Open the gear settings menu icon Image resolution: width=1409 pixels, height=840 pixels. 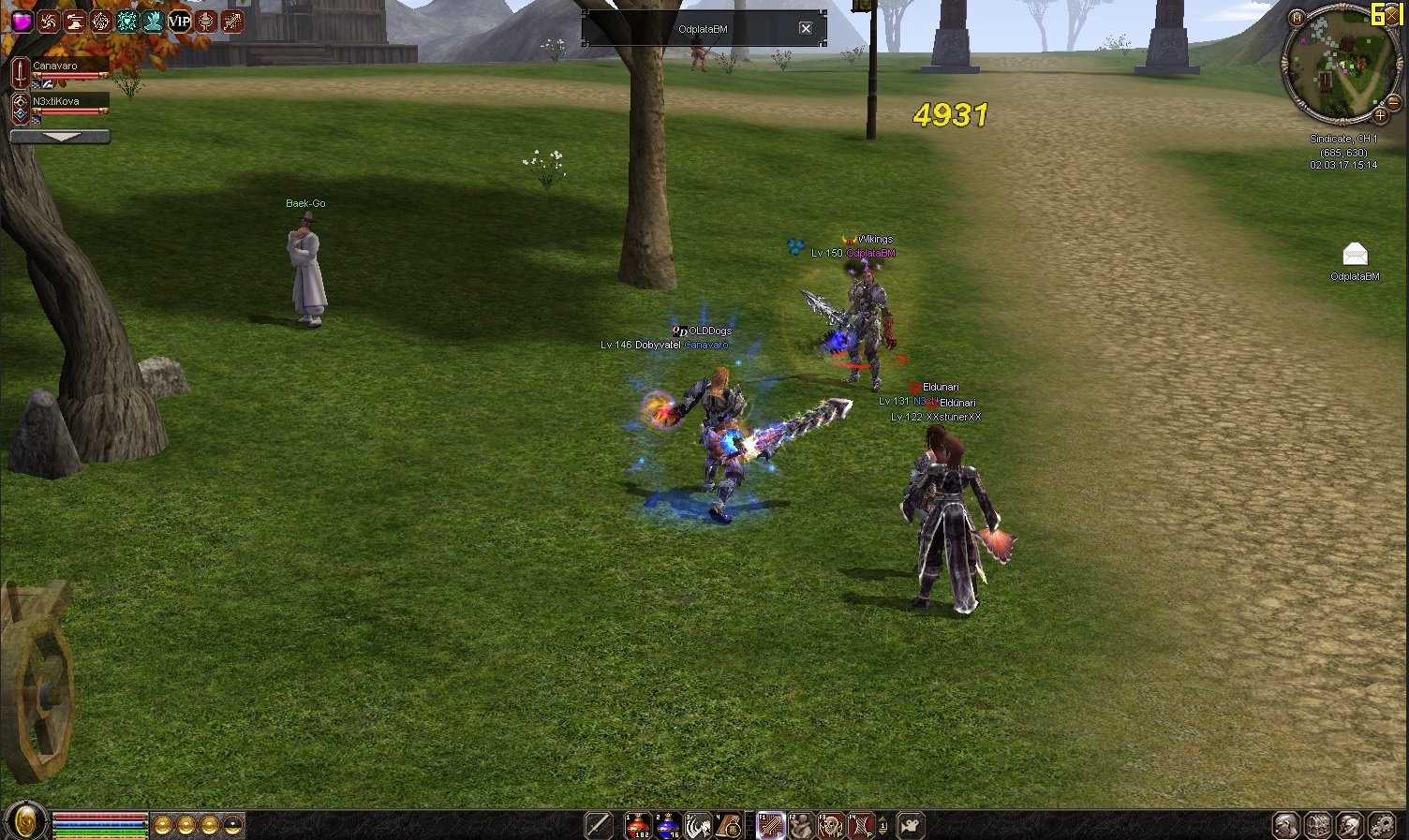click(1381, 825)
